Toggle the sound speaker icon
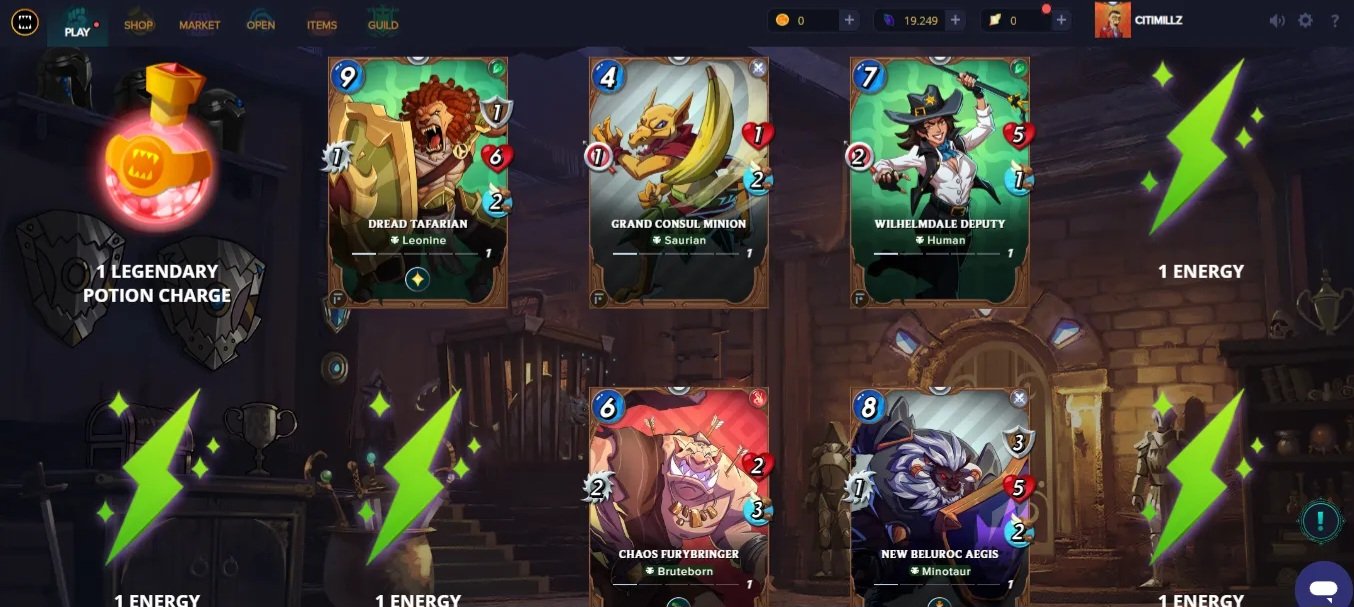This screenshot has height=607, width=1354. pos(1277,21)
